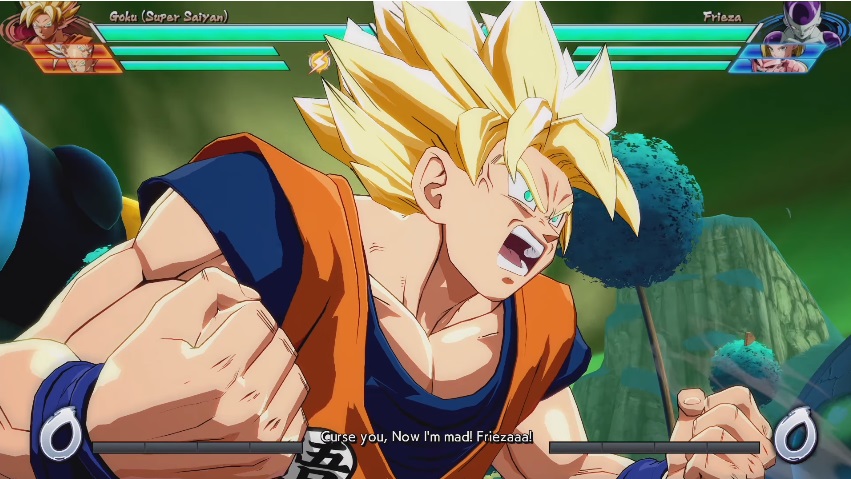The image size is (851, 479).
Task: Select Frieza's character portrait
Action: pos(803,20)
